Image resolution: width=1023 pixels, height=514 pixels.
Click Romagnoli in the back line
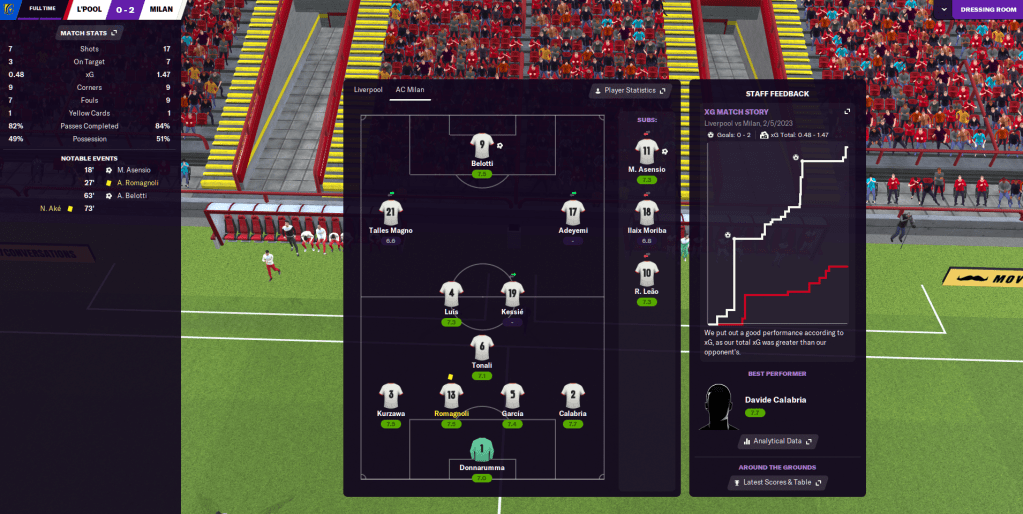(x=451, y=396)
